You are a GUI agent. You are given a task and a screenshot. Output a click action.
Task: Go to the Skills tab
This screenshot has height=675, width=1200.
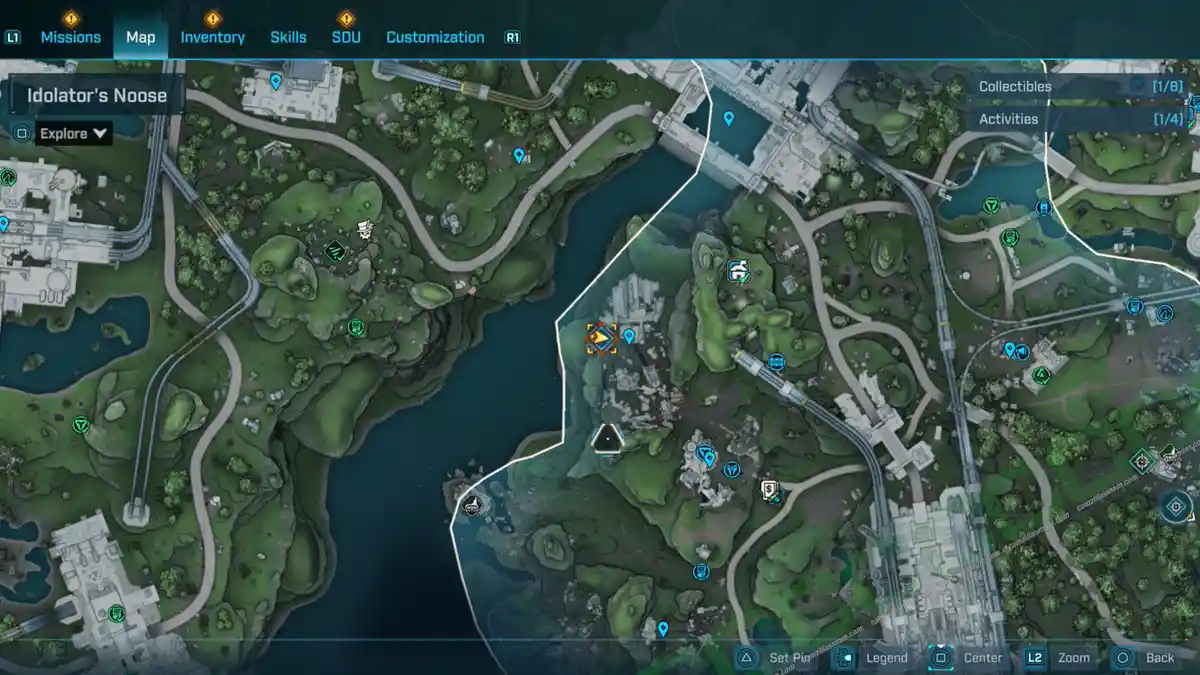(288, 37)
